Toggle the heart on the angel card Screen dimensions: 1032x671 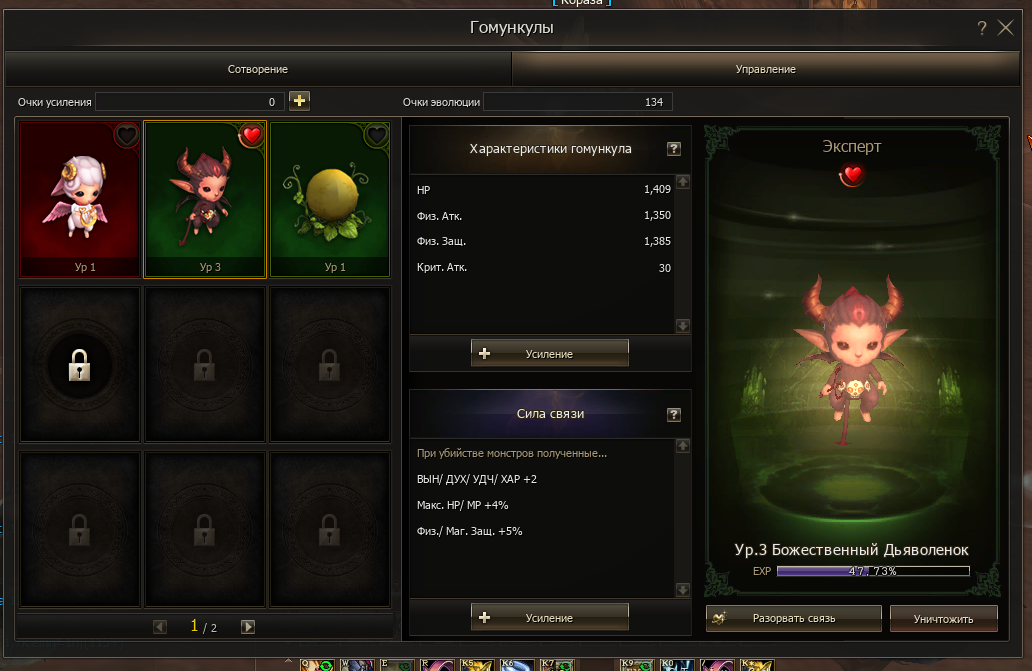[x=126, y=135]
